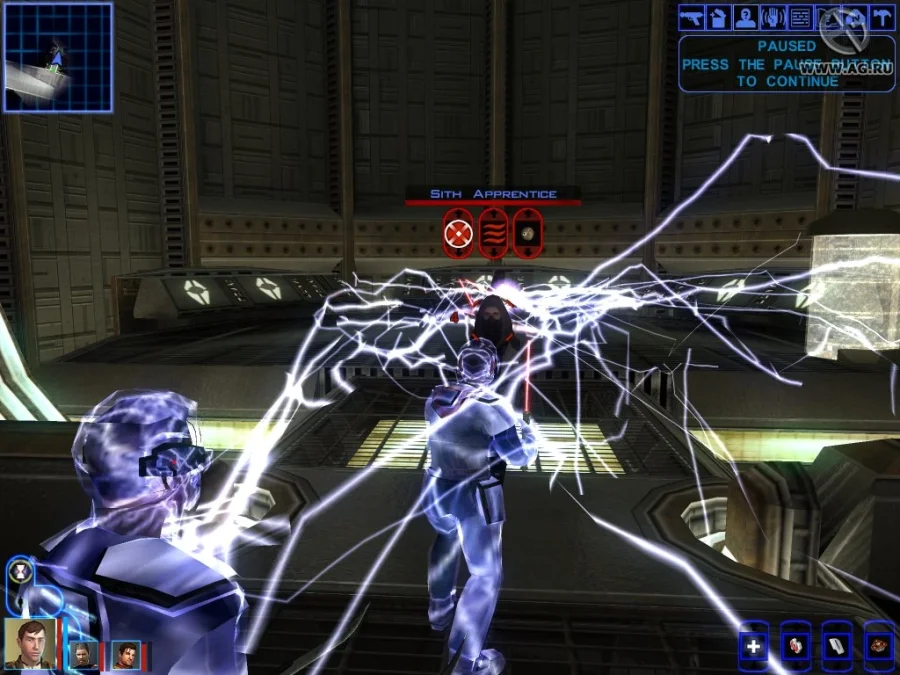Select the large party leader portrait

[30, 643]
